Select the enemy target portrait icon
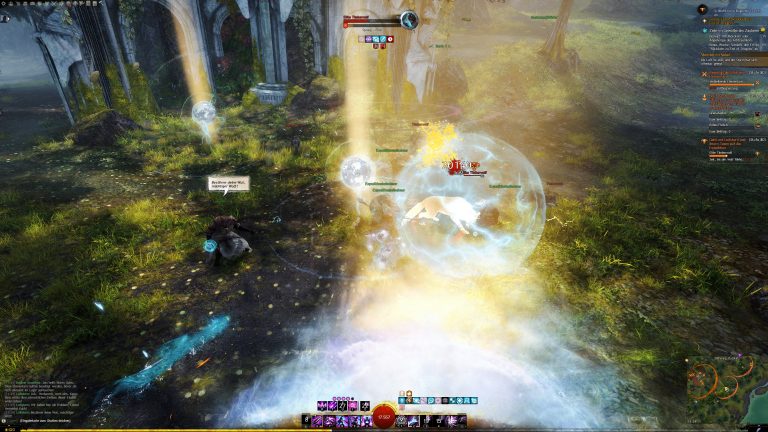Viewport: 768px width, 432px height. pos(409,20)
